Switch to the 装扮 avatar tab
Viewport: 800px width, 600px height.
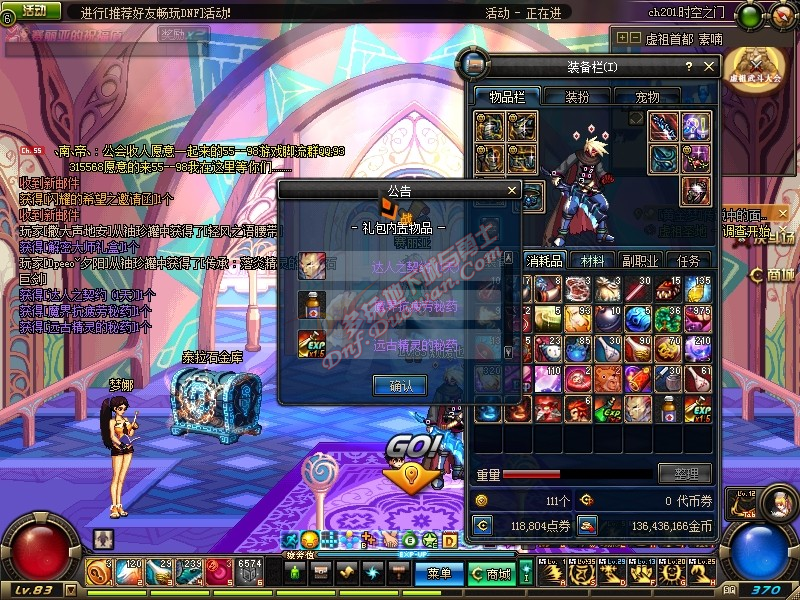[x=578, y=97]
